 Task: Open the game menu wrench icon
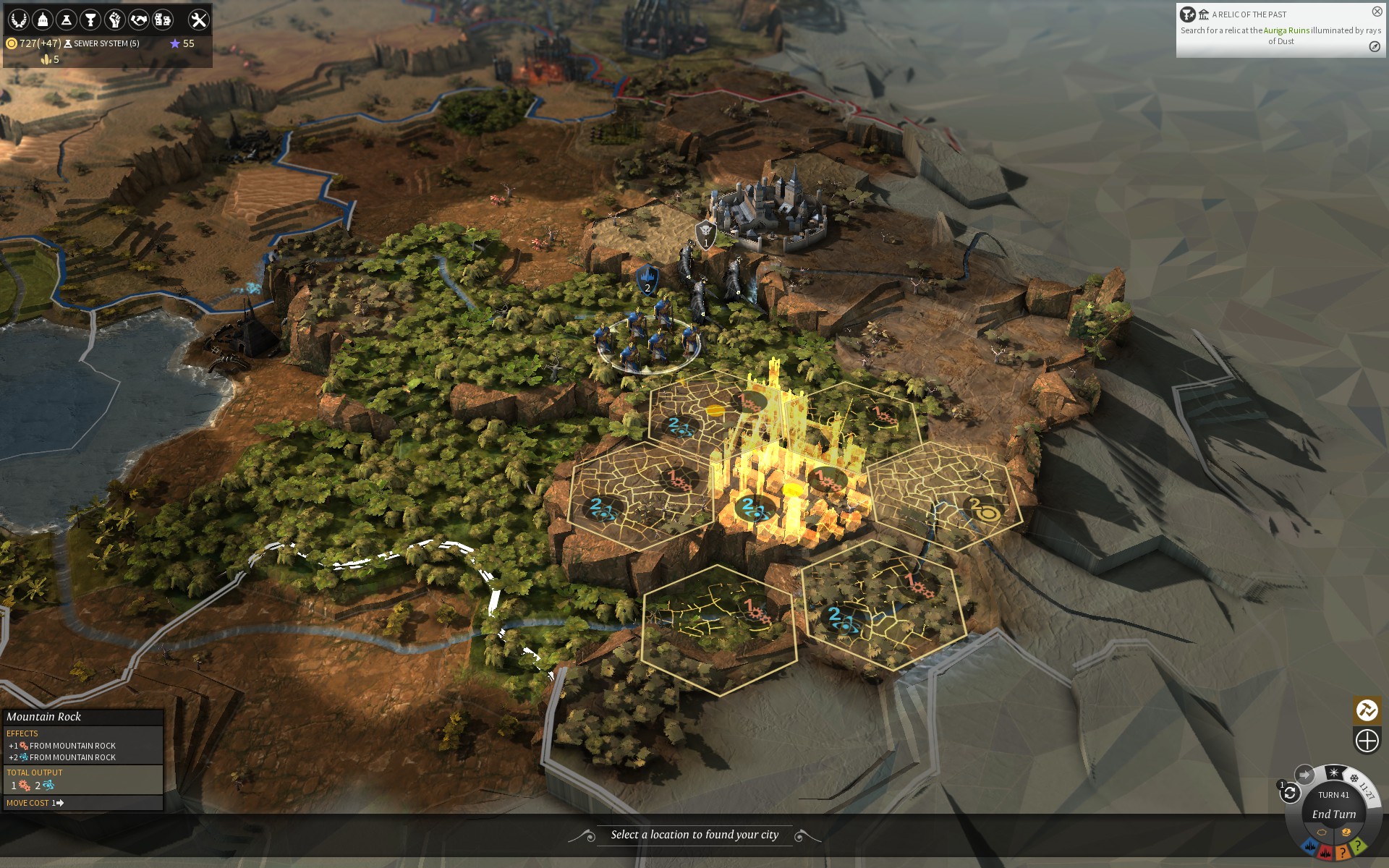click(198, 20)
